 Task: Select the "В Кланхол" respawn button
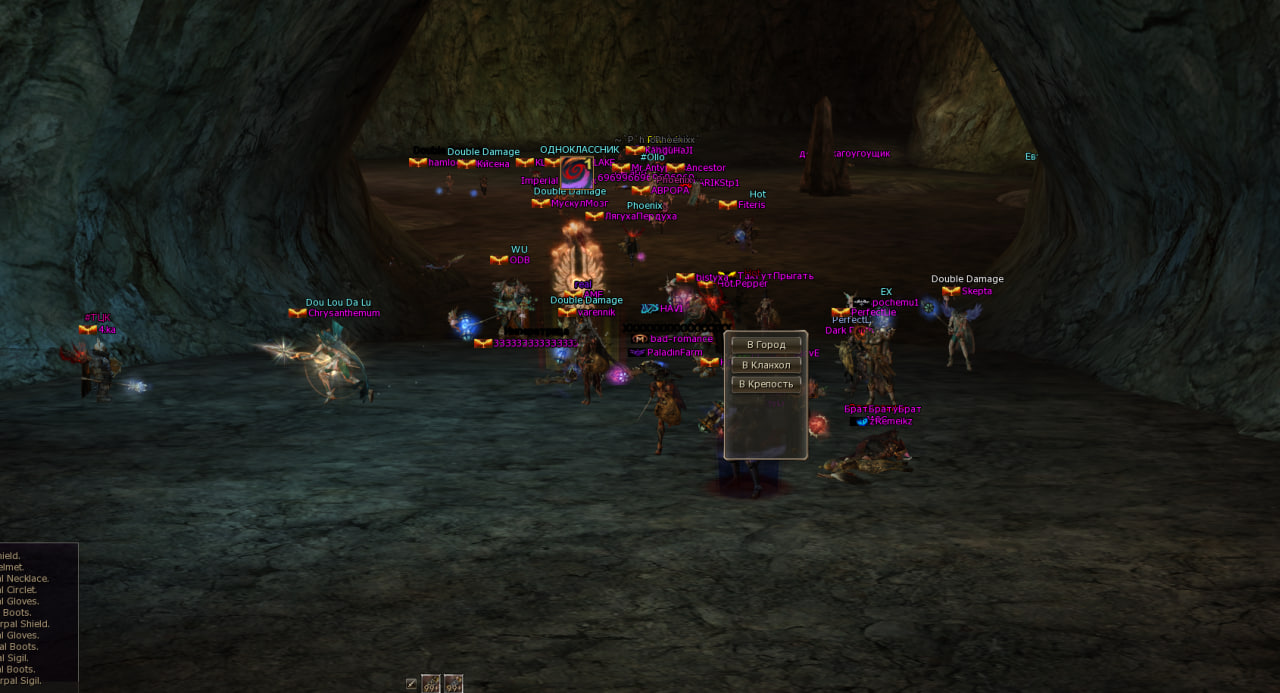point(766,365)
